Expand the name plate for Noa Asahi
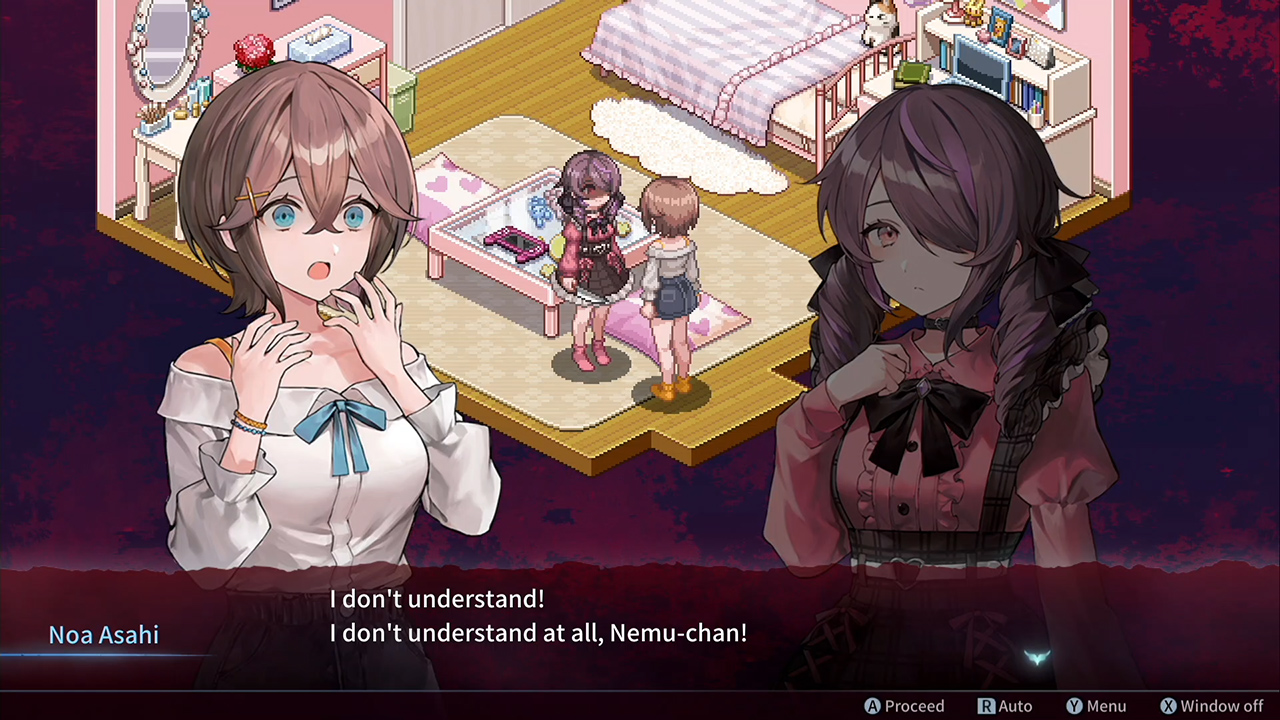The image size is (1280, 720). coord(104,634)
